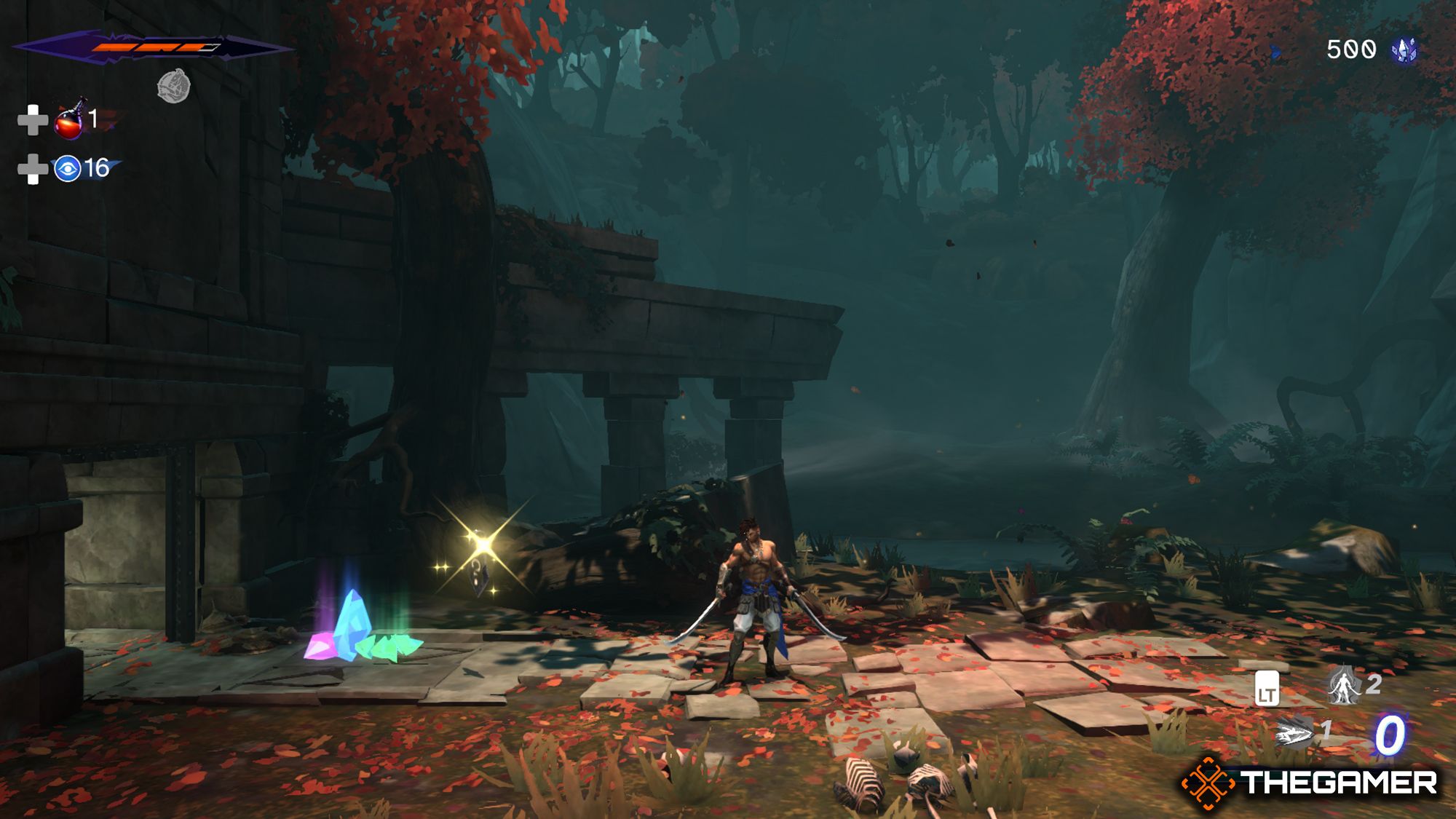The height and width of the screenshot is (819, 1456).
Task: Select the arrow ammo icon
Action: (x=1294, y=732)
